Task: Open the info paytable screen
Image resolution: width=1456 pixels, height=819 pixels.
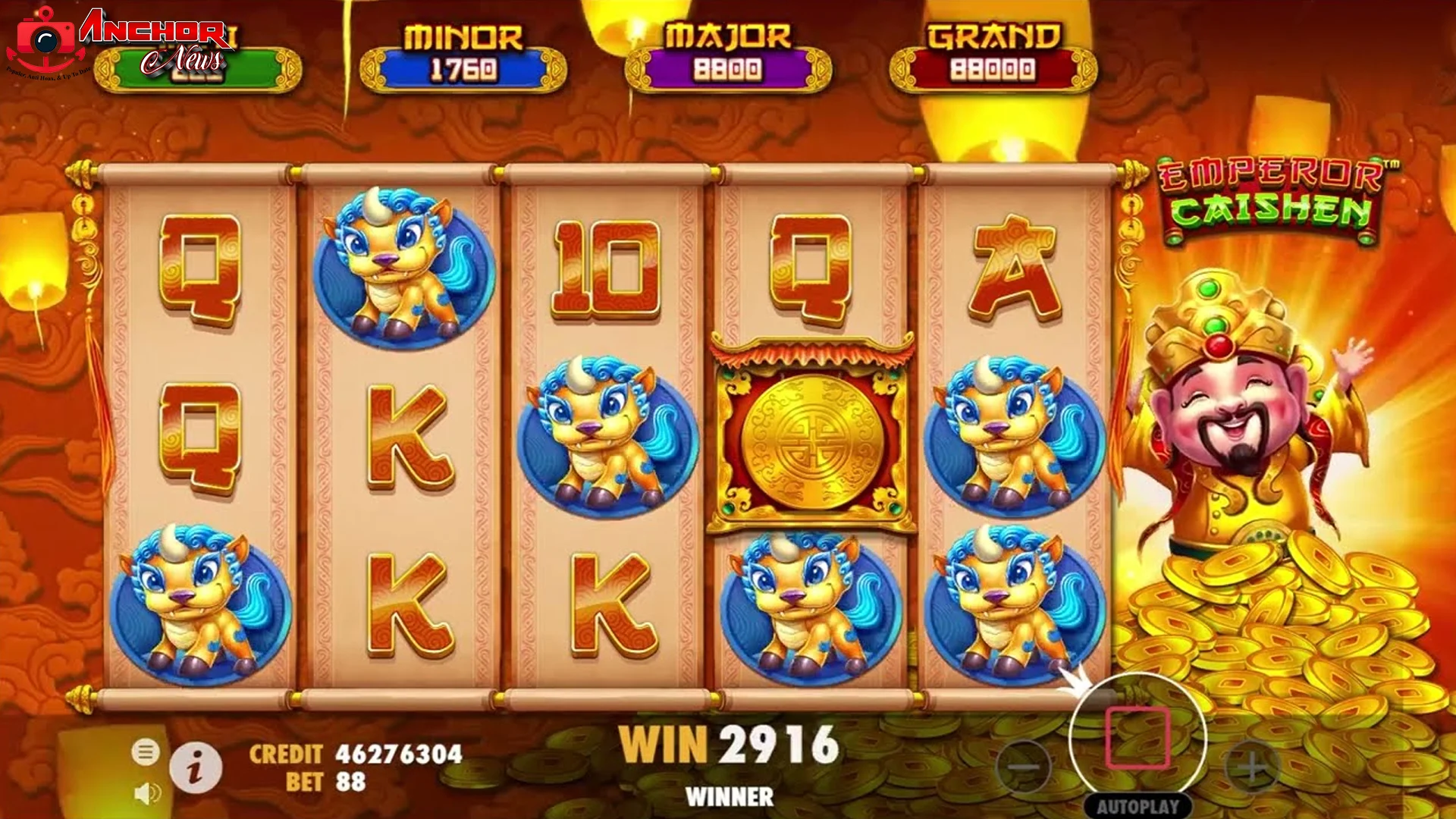Action: point(196,768)
